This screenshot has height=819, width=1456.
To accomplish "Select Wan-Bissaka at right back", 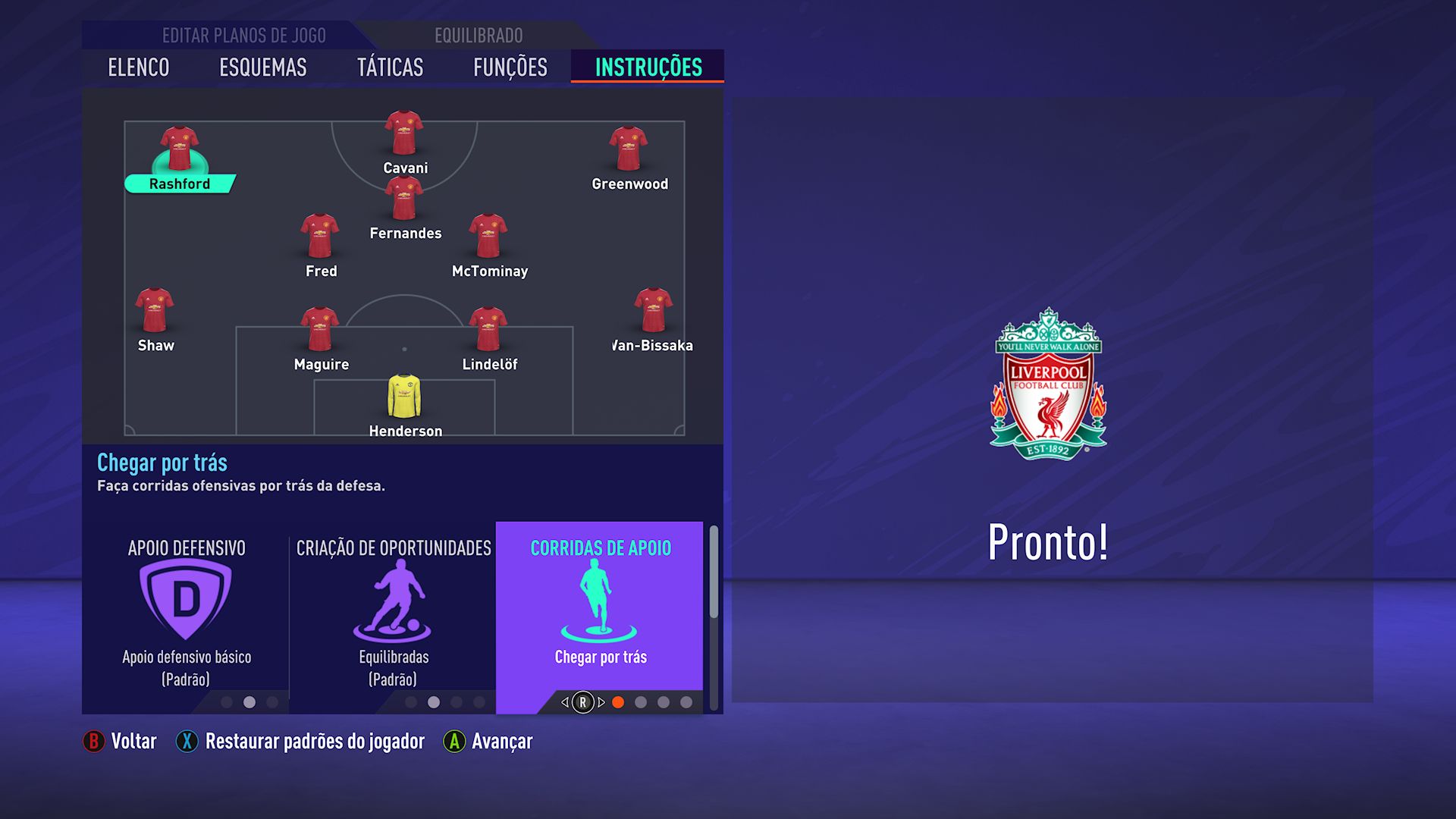I will (x=653, y=311).
